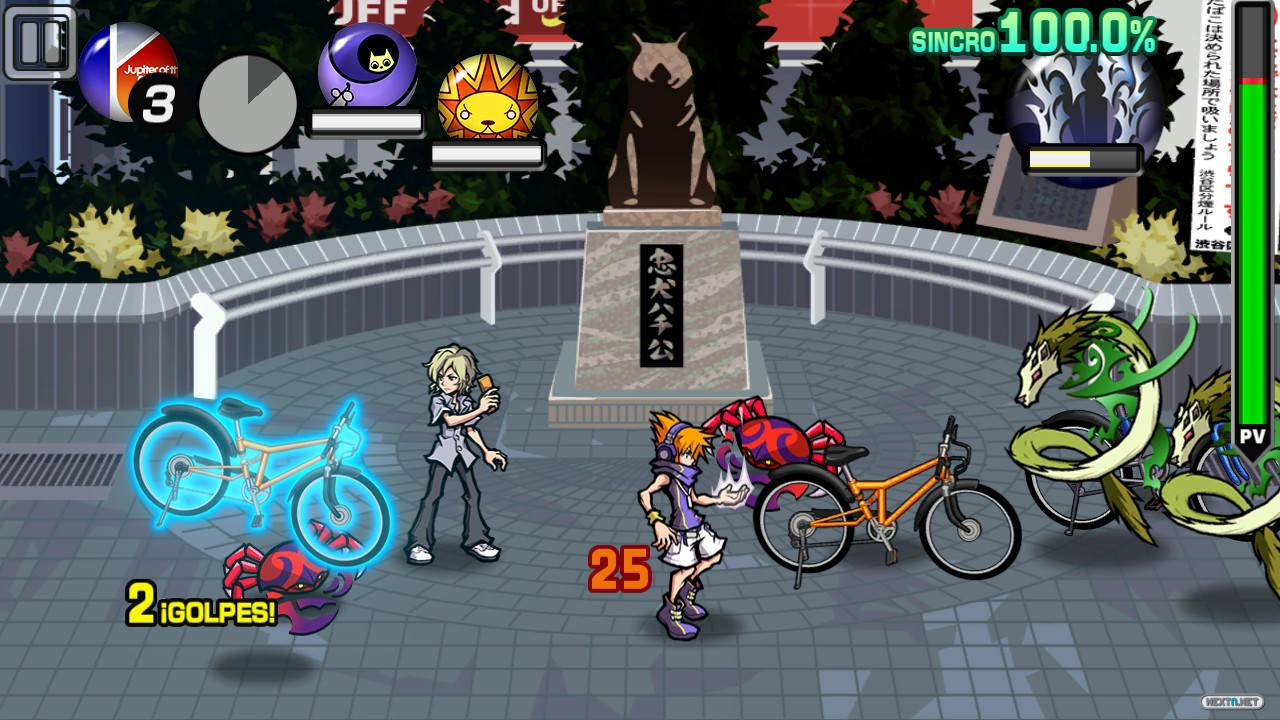
Task: Tap the grey recharging pin
Action: pos(248,104)
